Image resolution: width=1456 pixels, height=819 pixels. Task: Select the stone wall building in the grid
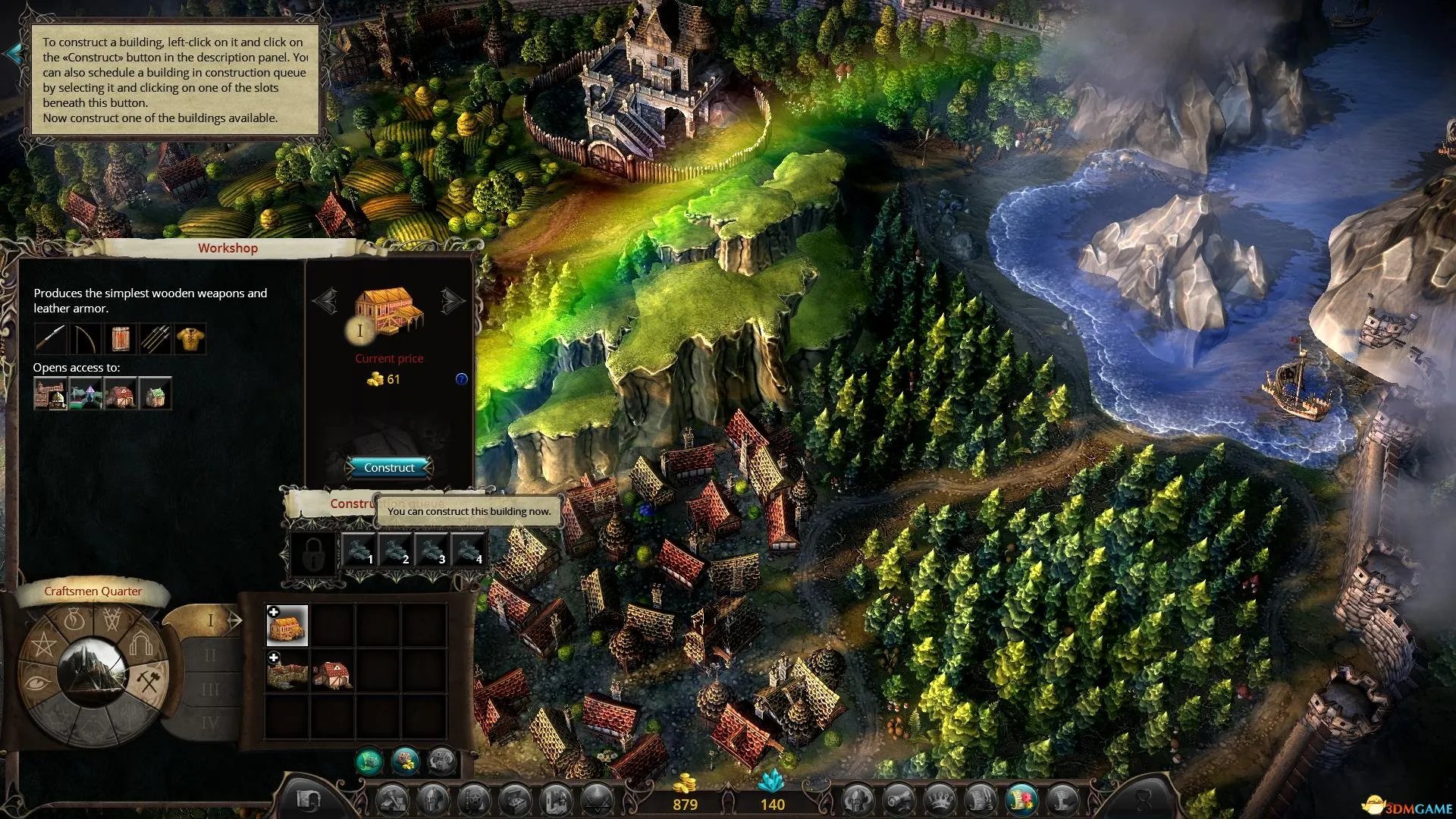[287, 672]
